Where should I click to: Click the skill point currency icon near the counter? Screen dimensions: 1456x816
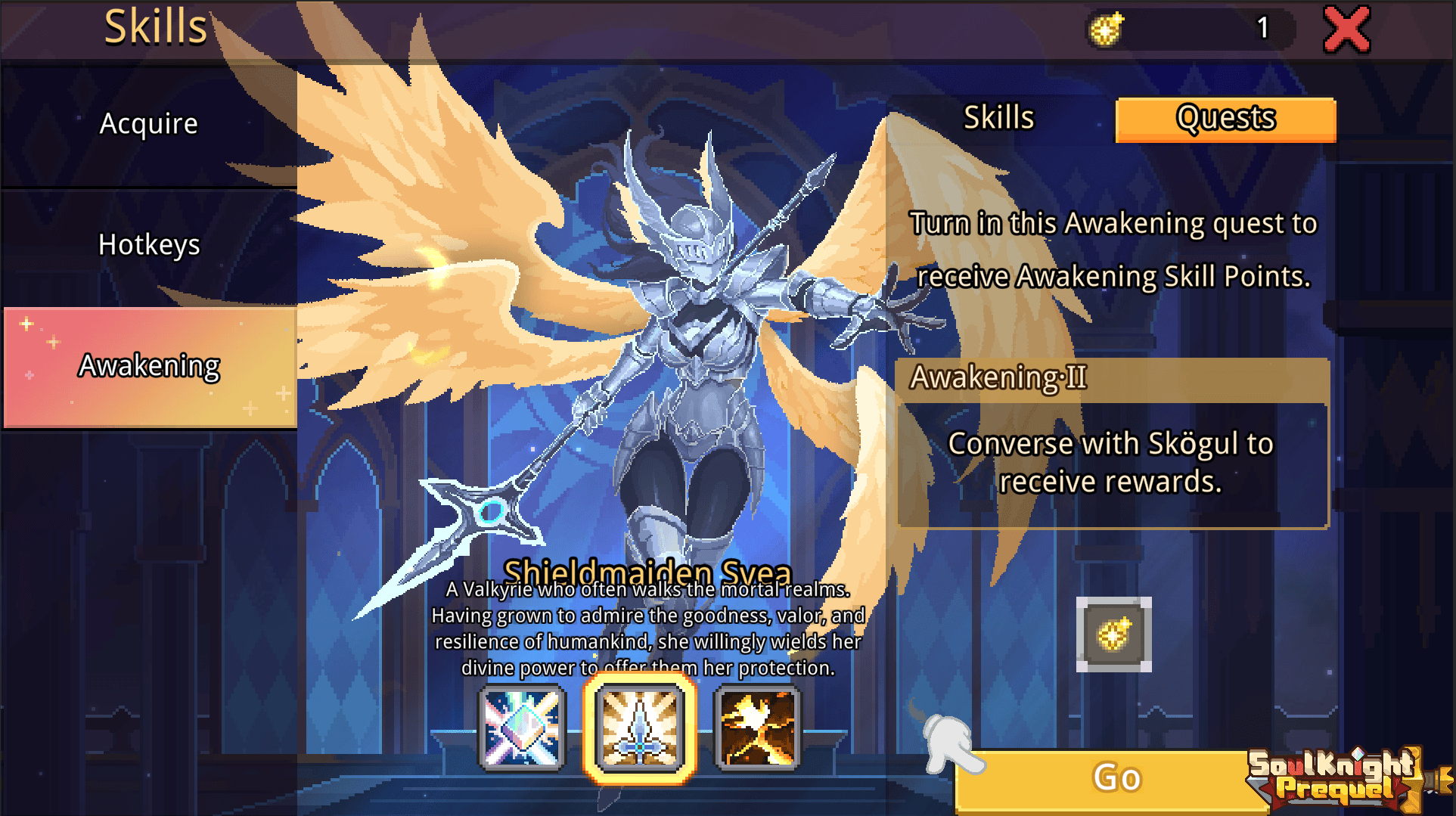(x=1104, y=29)
